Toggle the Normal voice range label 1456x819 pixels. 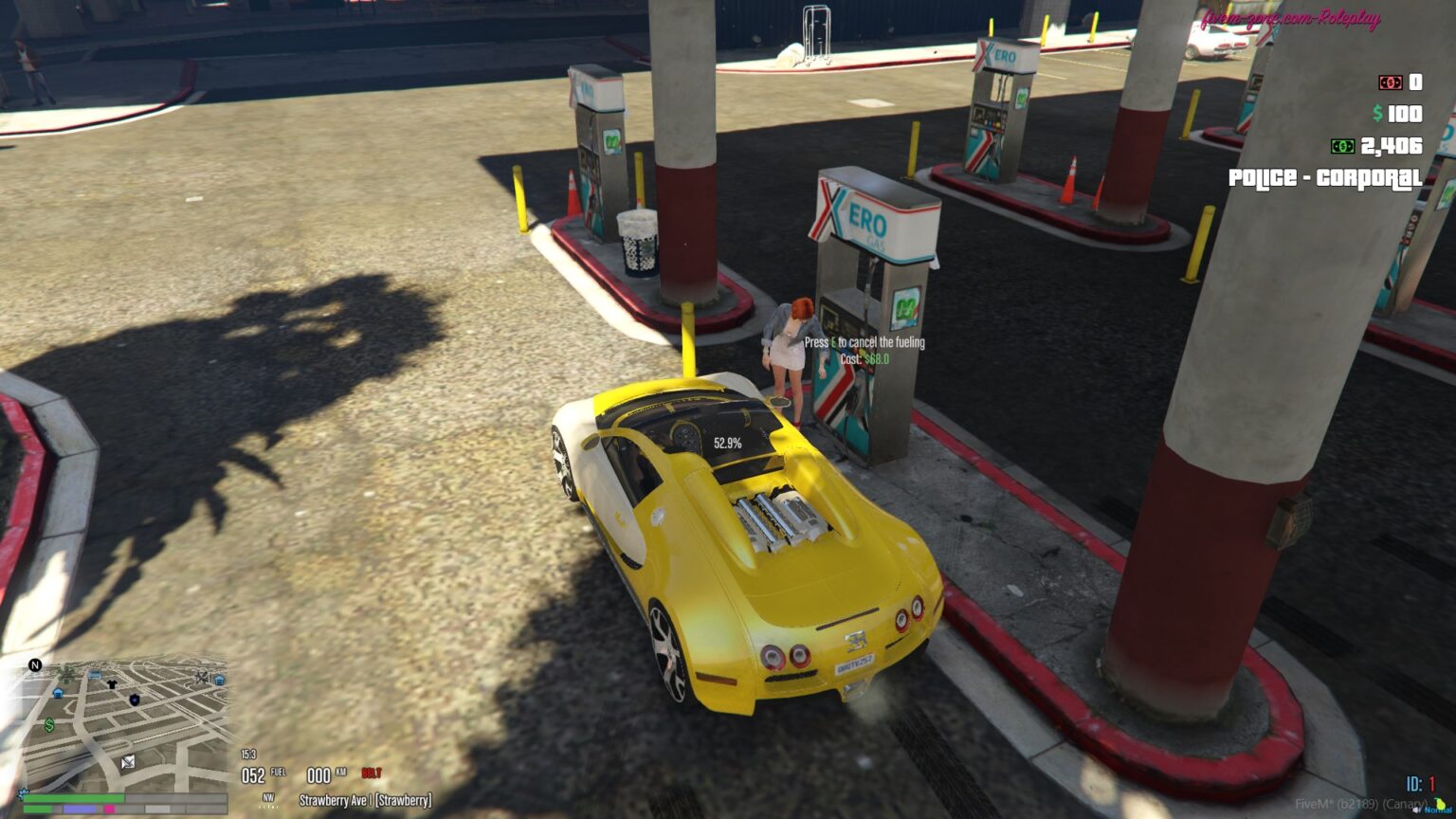(x=1439, y=810)
